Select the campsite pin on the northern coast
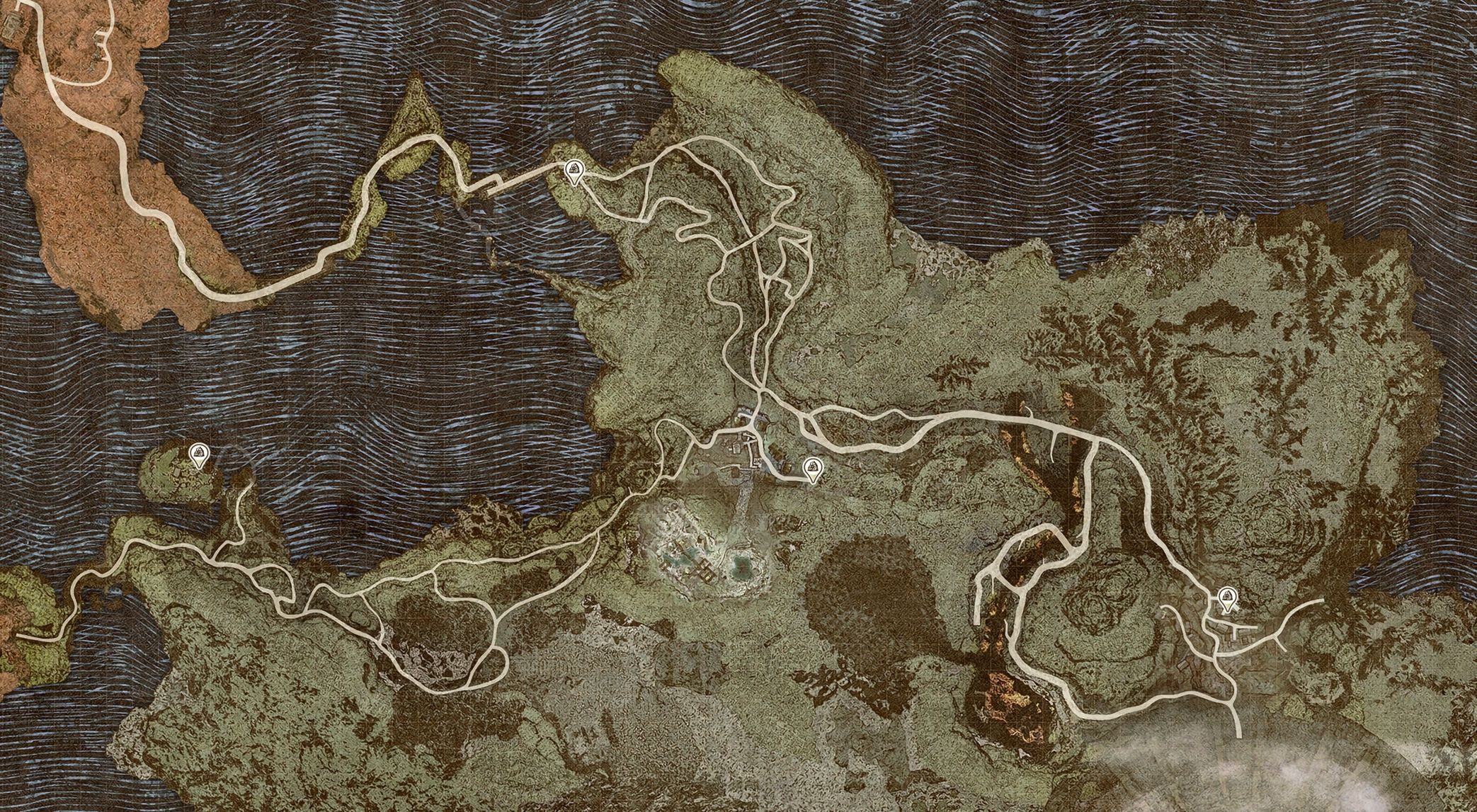The width and height of the screenshot is (1477, 812). pos(574,171)
